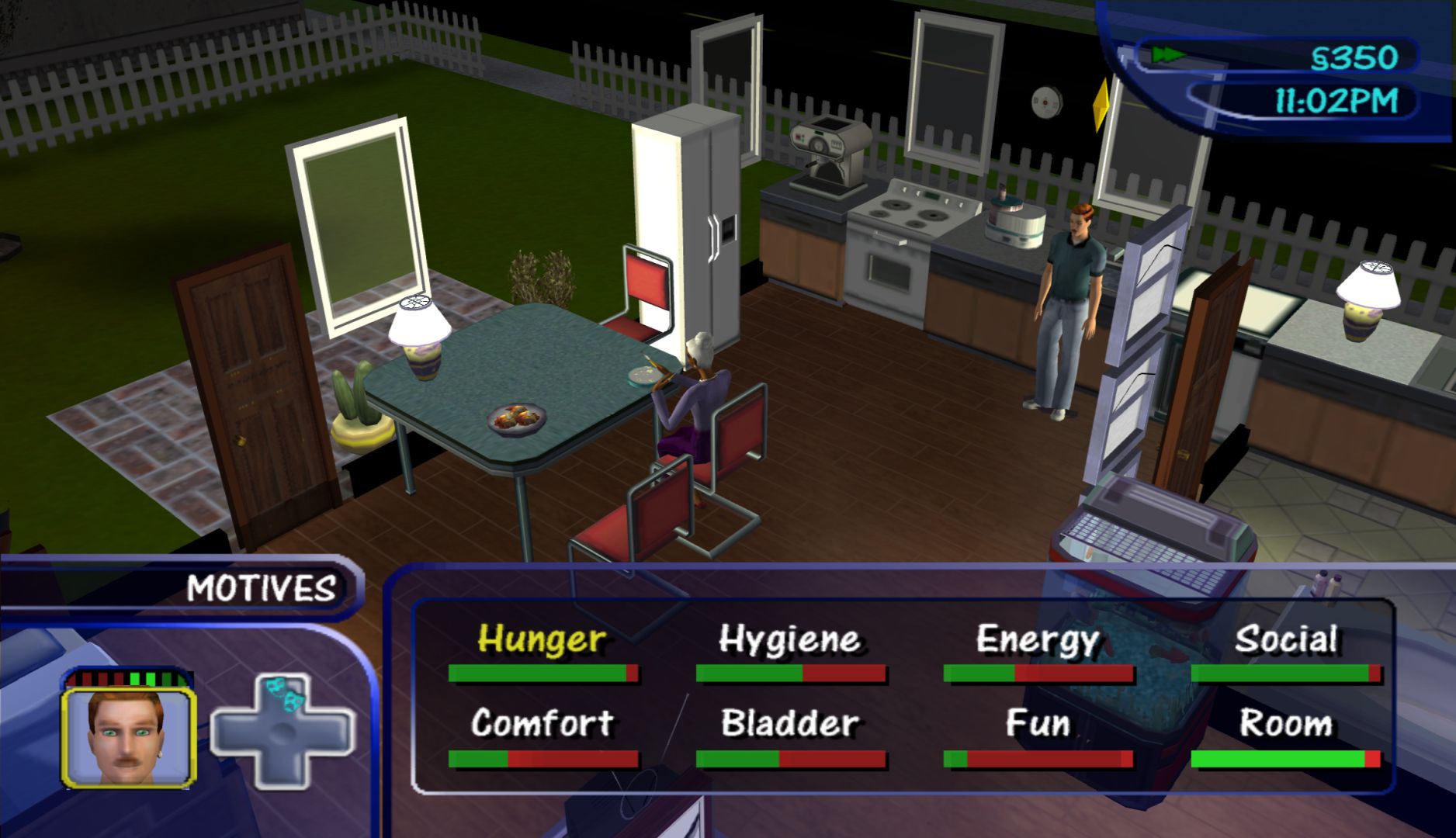
Task: Choose the Fun motive entry
Action: (x=1038, y=724)
